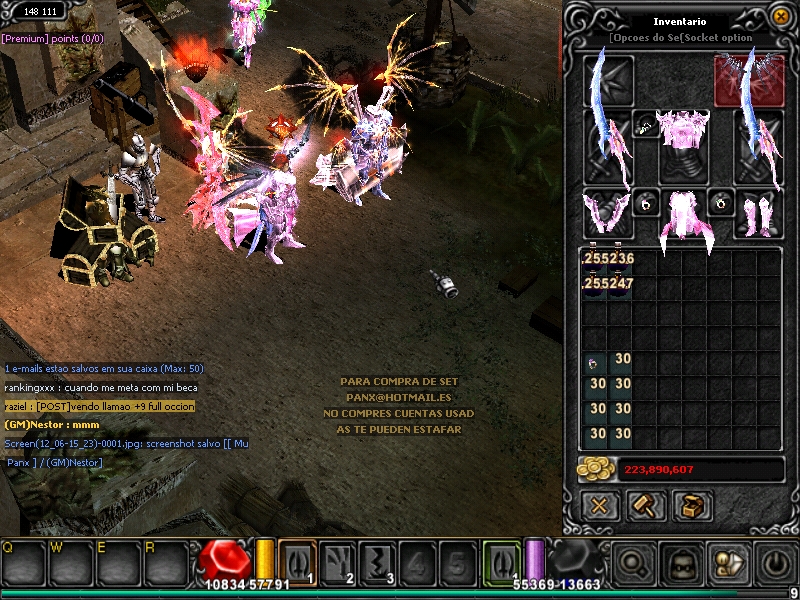Select the equipped pendant slot
This screenshot has height=600, width=800.
(646, 128)
